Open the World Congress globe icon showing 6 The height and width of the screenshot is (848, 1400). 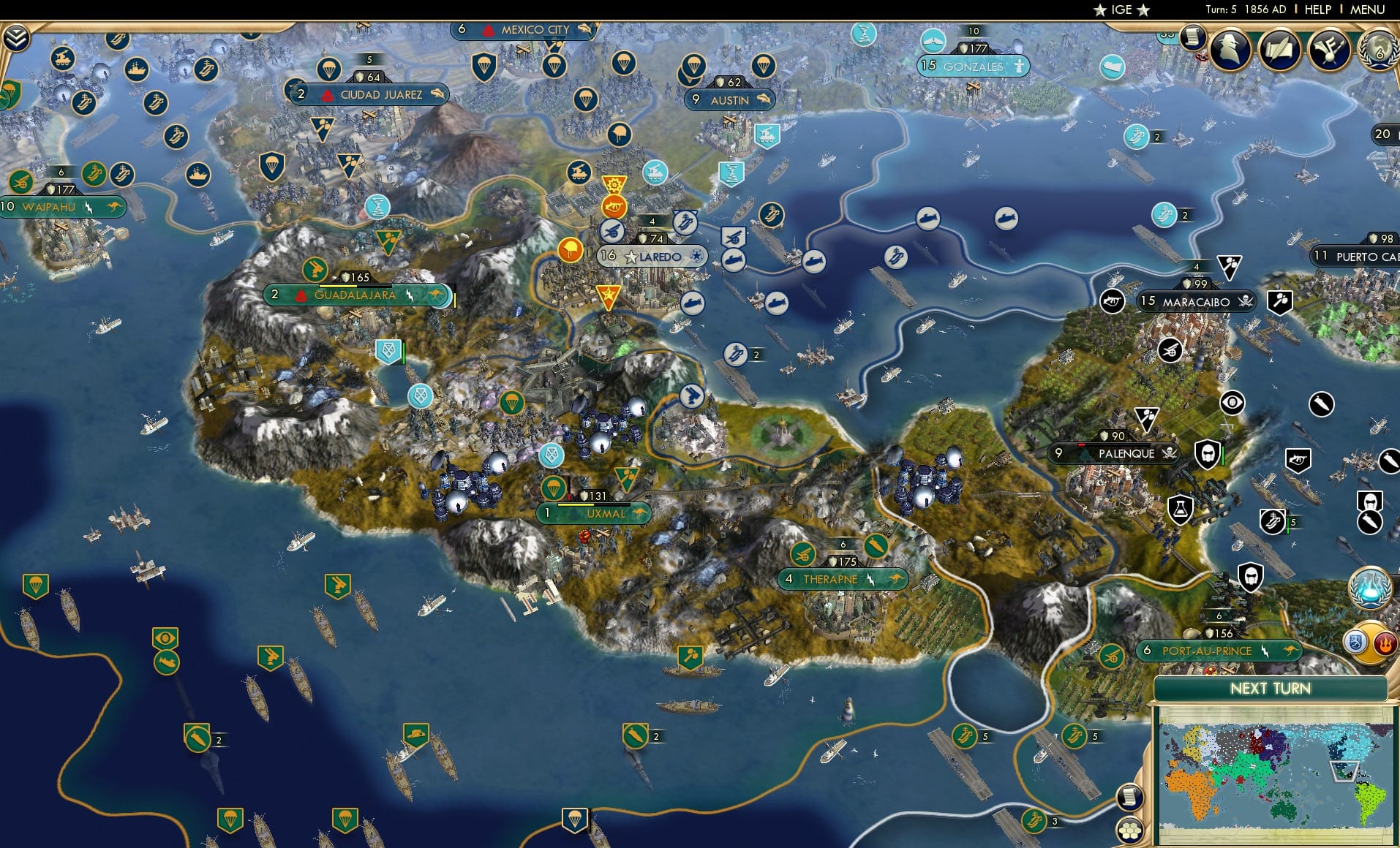[x=1378, y=50]
